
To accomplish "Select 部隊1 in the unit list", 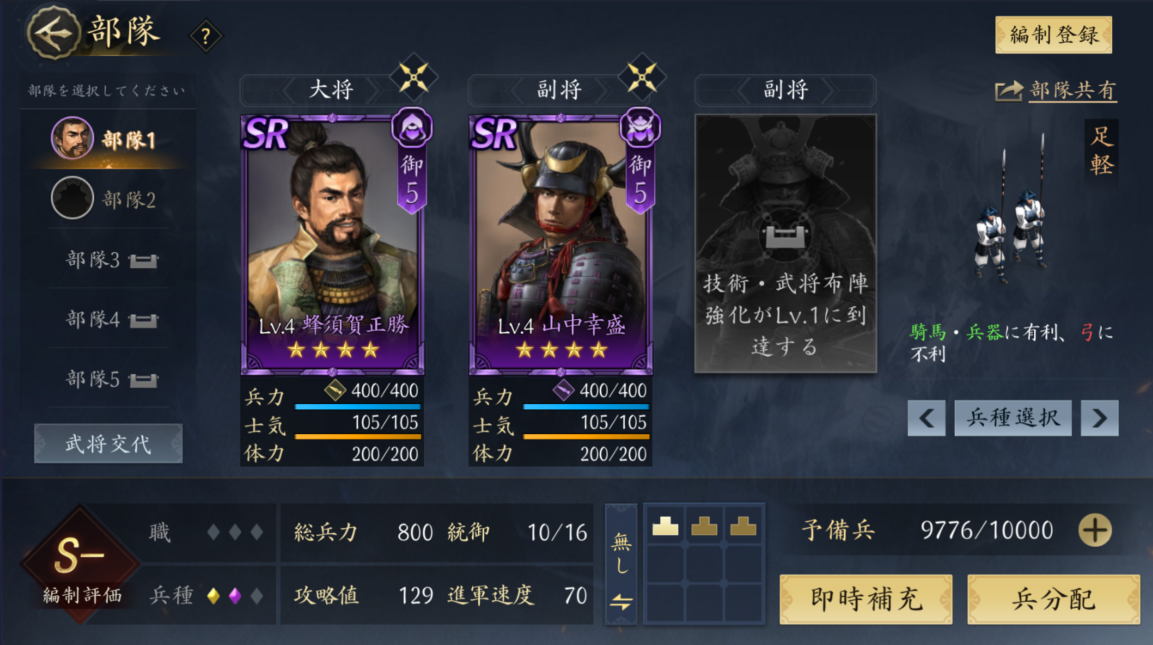I will pyautogui.click(x=105, y=139).
